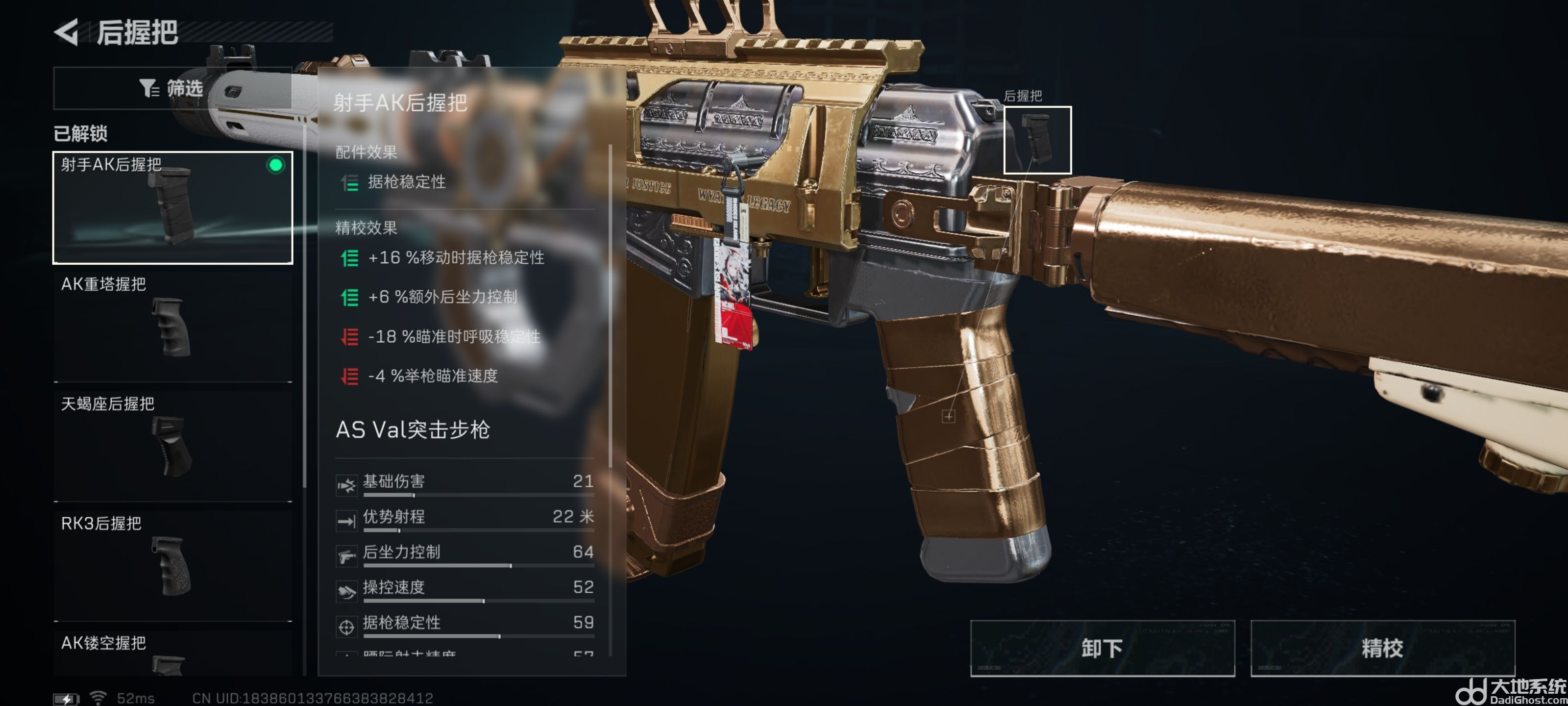Click the 优势射程 effective range arrow icon
The height and width of the screenshot is (706, 1568).
(346, 520)
